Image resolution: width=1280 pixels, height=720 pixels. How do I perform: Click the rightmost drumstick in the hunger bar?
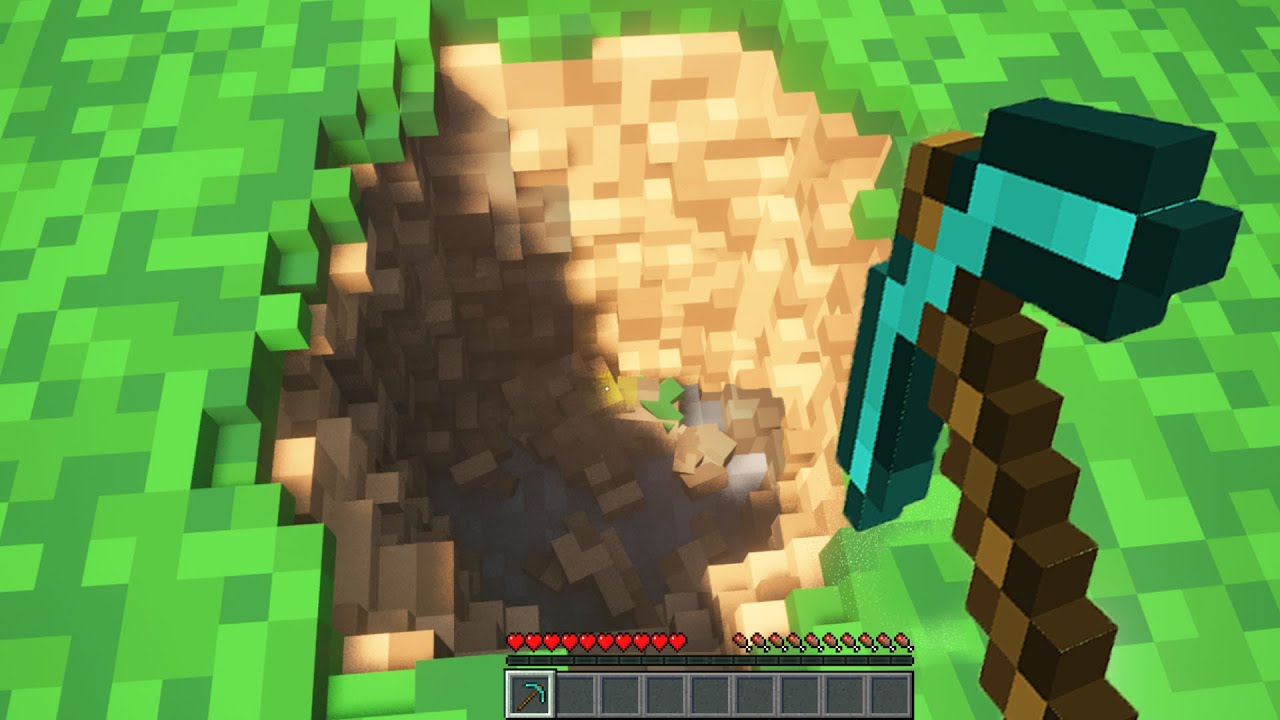[903, 641]
